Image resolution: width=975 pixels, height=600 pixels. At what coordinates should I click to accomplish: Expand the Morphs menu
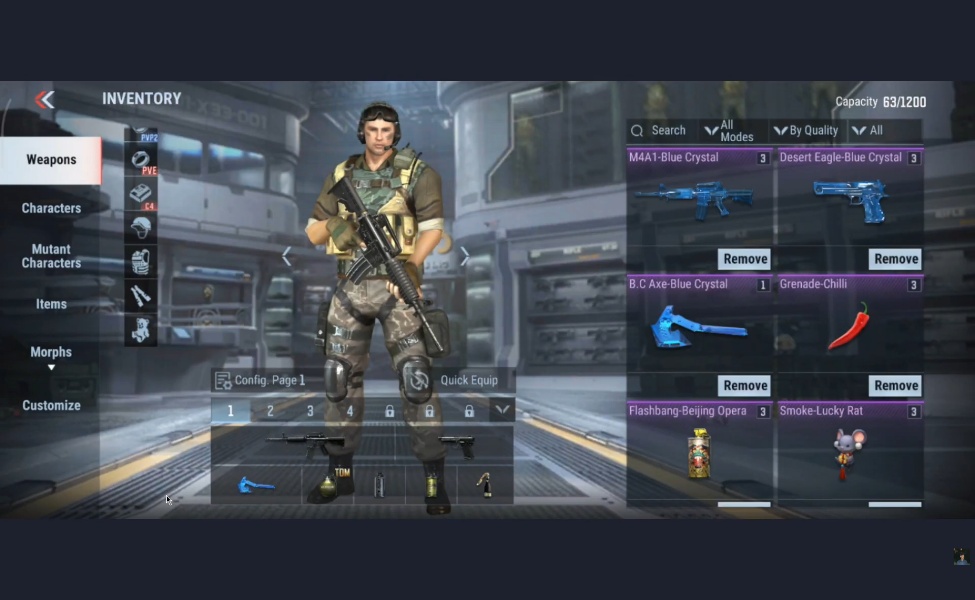tap(51, 357)
